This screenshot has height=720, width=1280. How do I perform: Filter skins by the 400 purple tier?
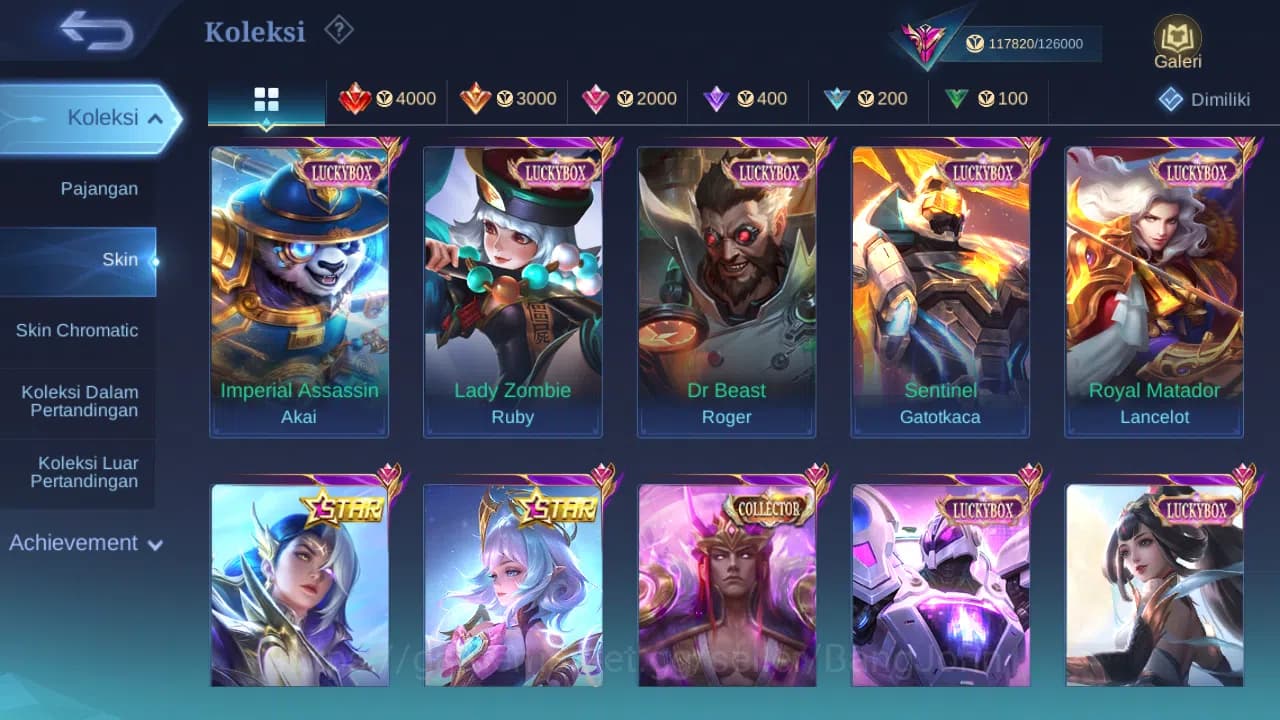[748, 99]
